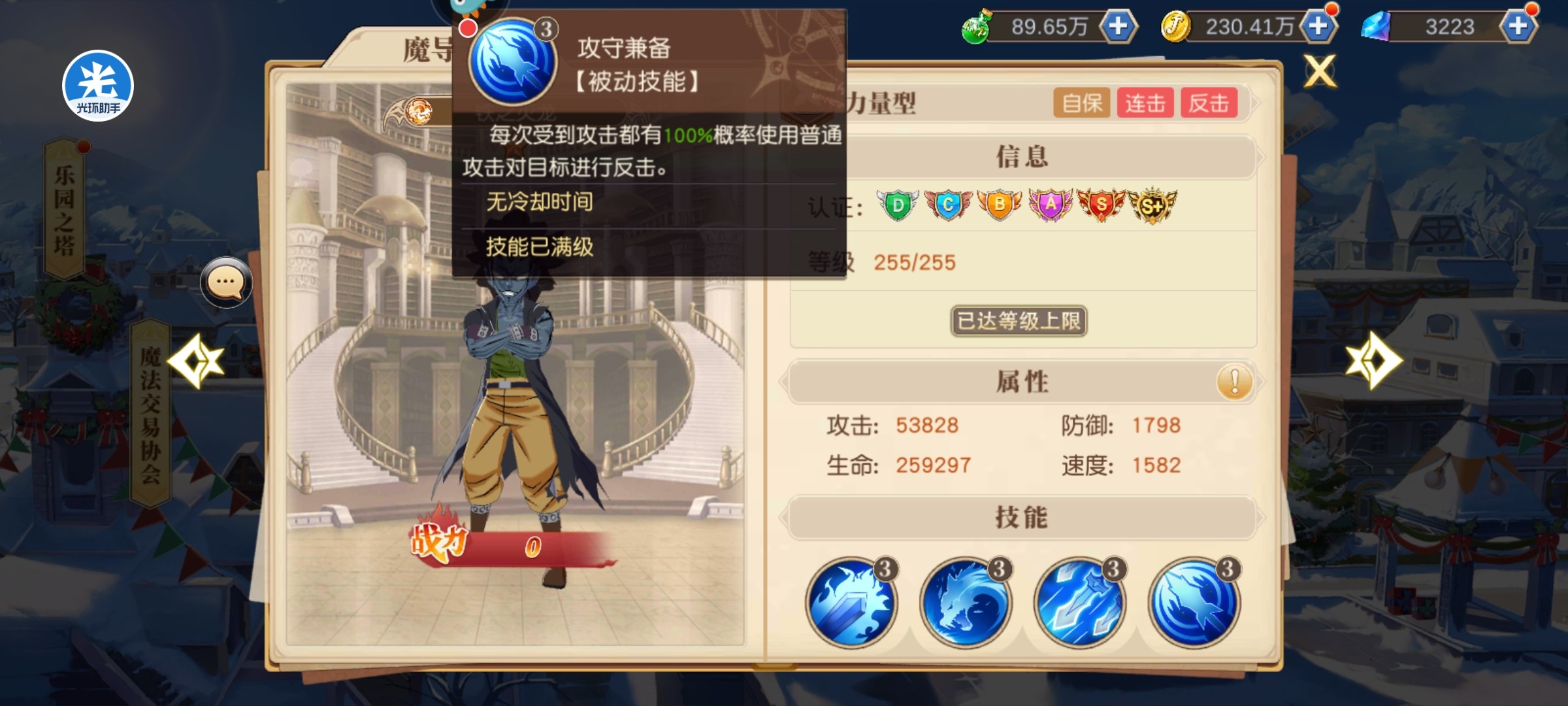The width and height of the screenshot is (1568, 706).
Task: Select the dragon head skill icon
Action: [966, 603]
